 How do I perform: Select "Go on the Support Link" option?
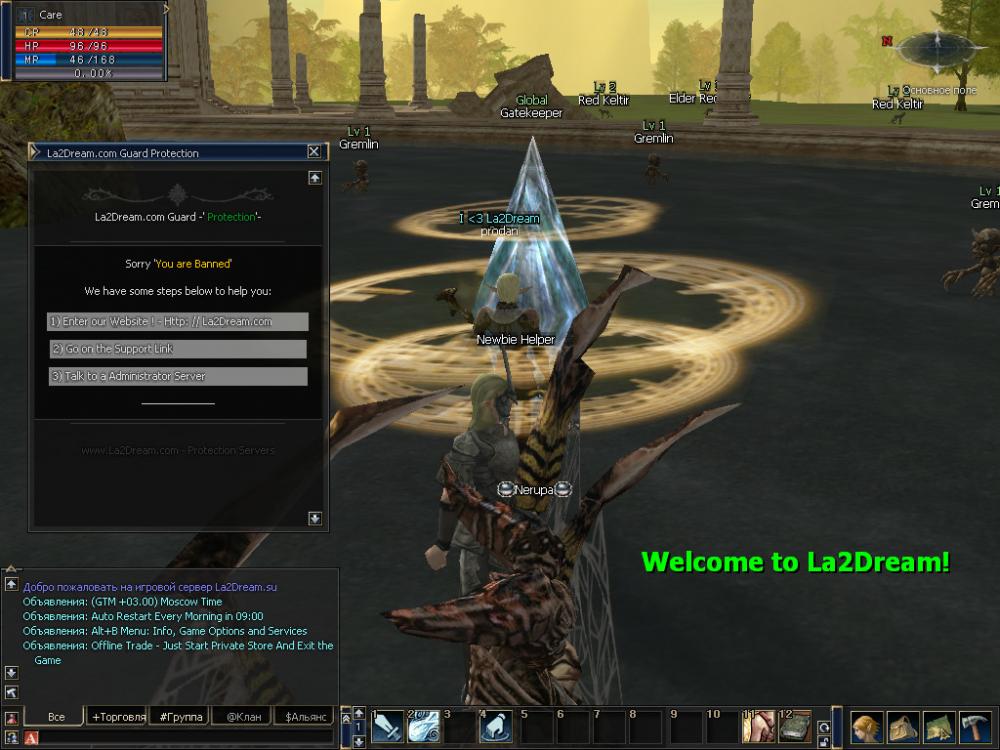coord(178,349)
